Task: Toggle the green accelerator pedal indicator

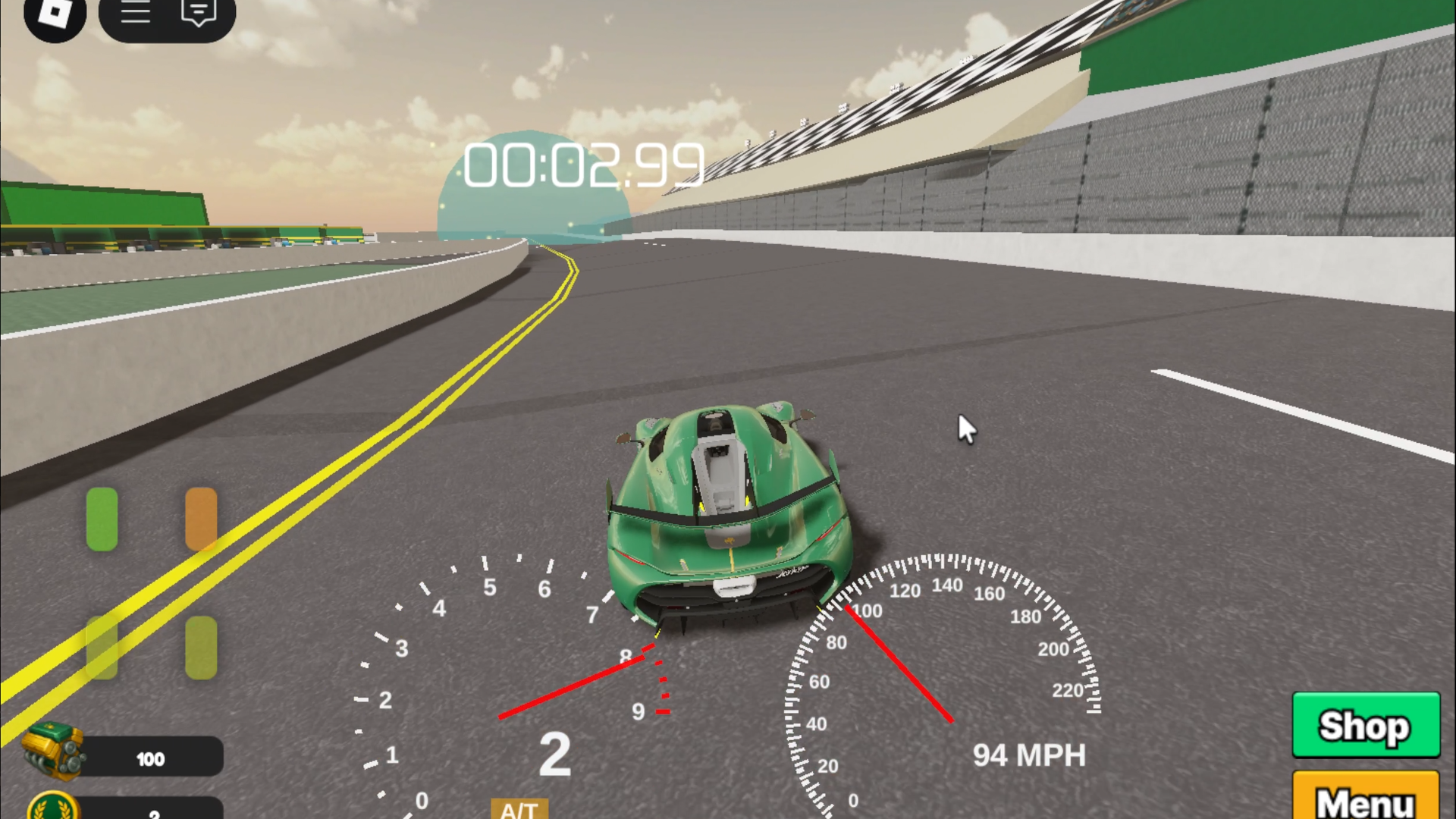Action: [x=102, y=519]
